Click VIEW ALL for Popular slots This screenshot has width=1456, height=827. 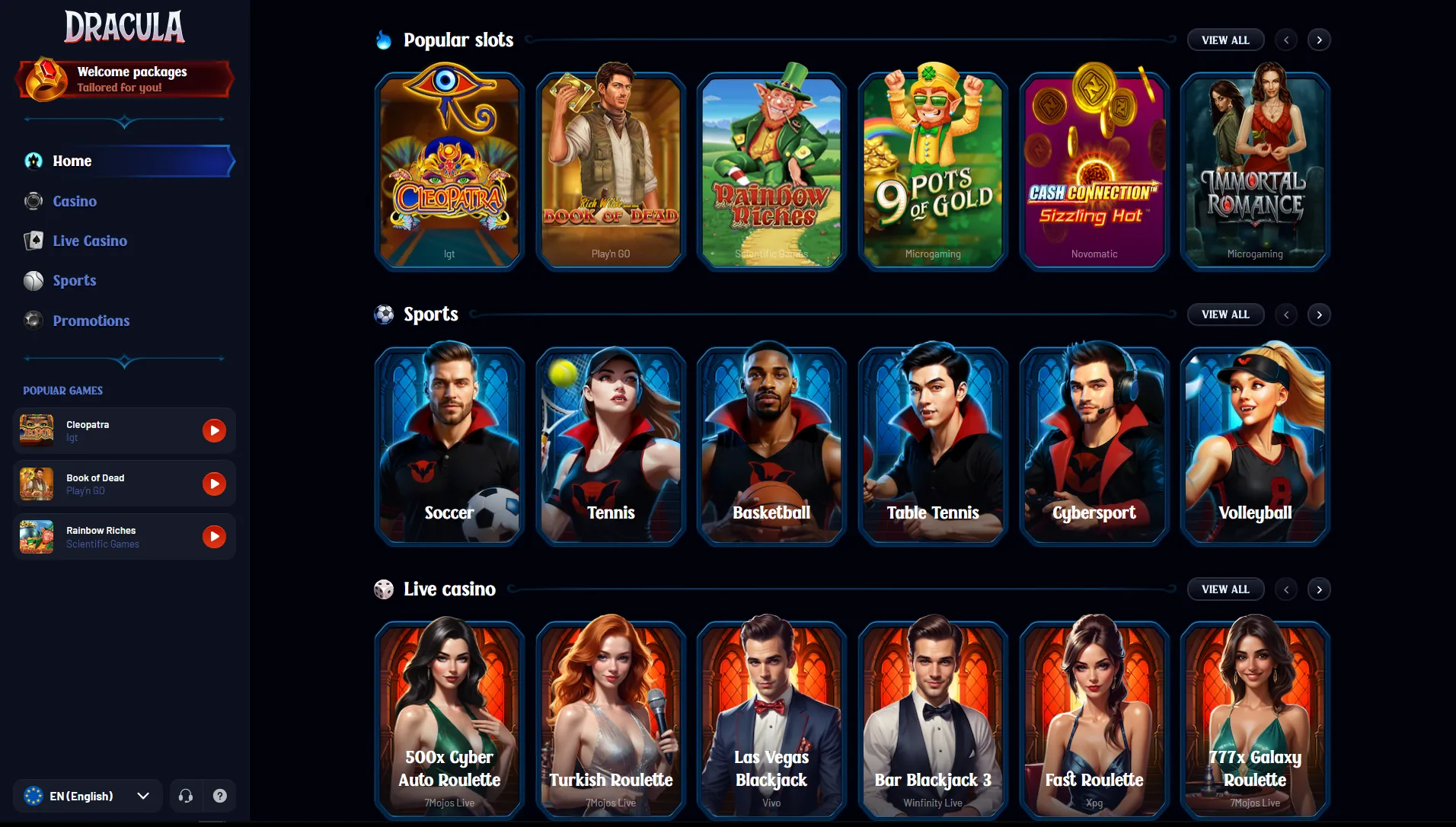tap(1225, 40)
